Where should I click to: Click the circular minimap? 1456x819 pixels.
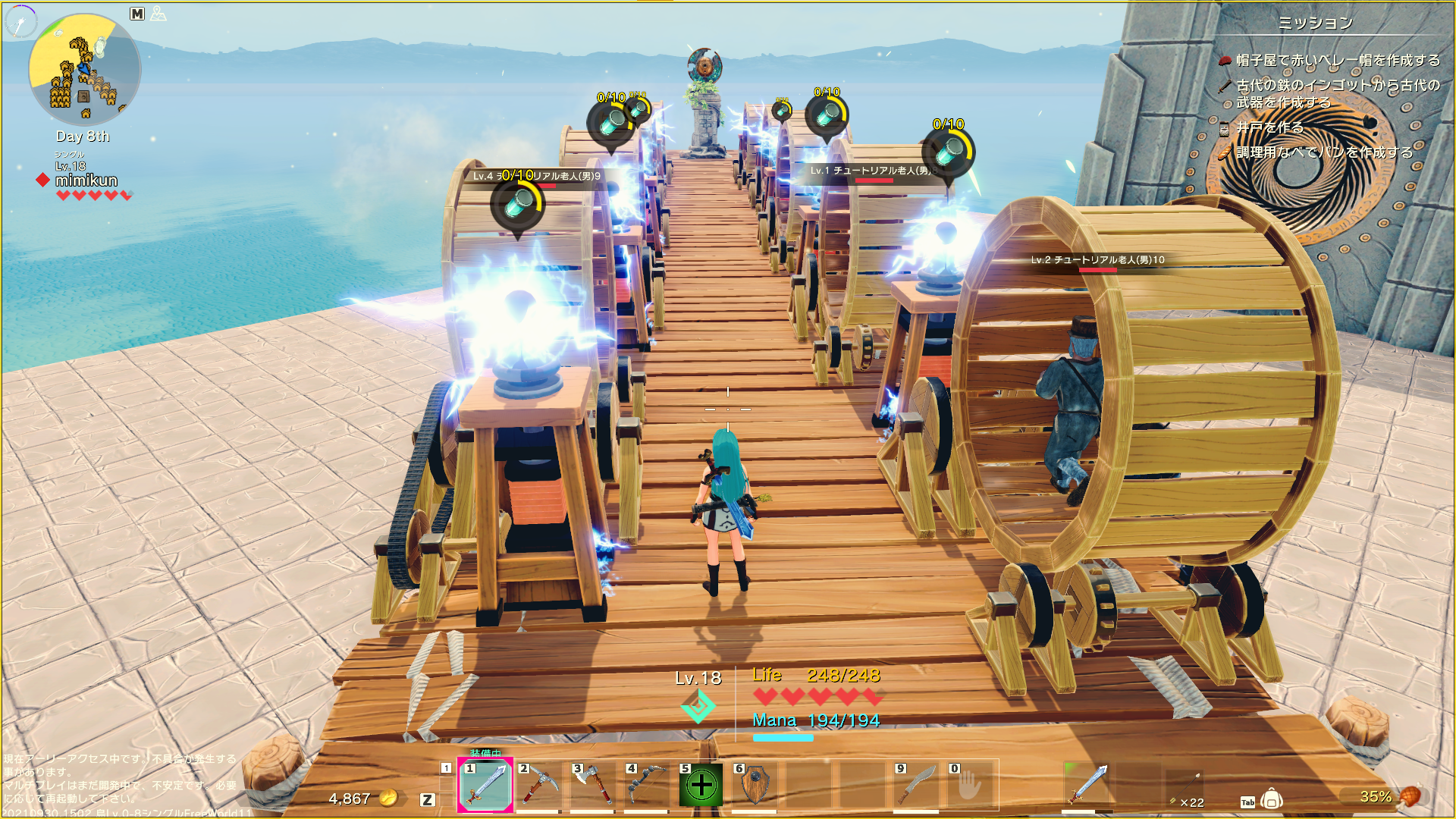(84, 70)
